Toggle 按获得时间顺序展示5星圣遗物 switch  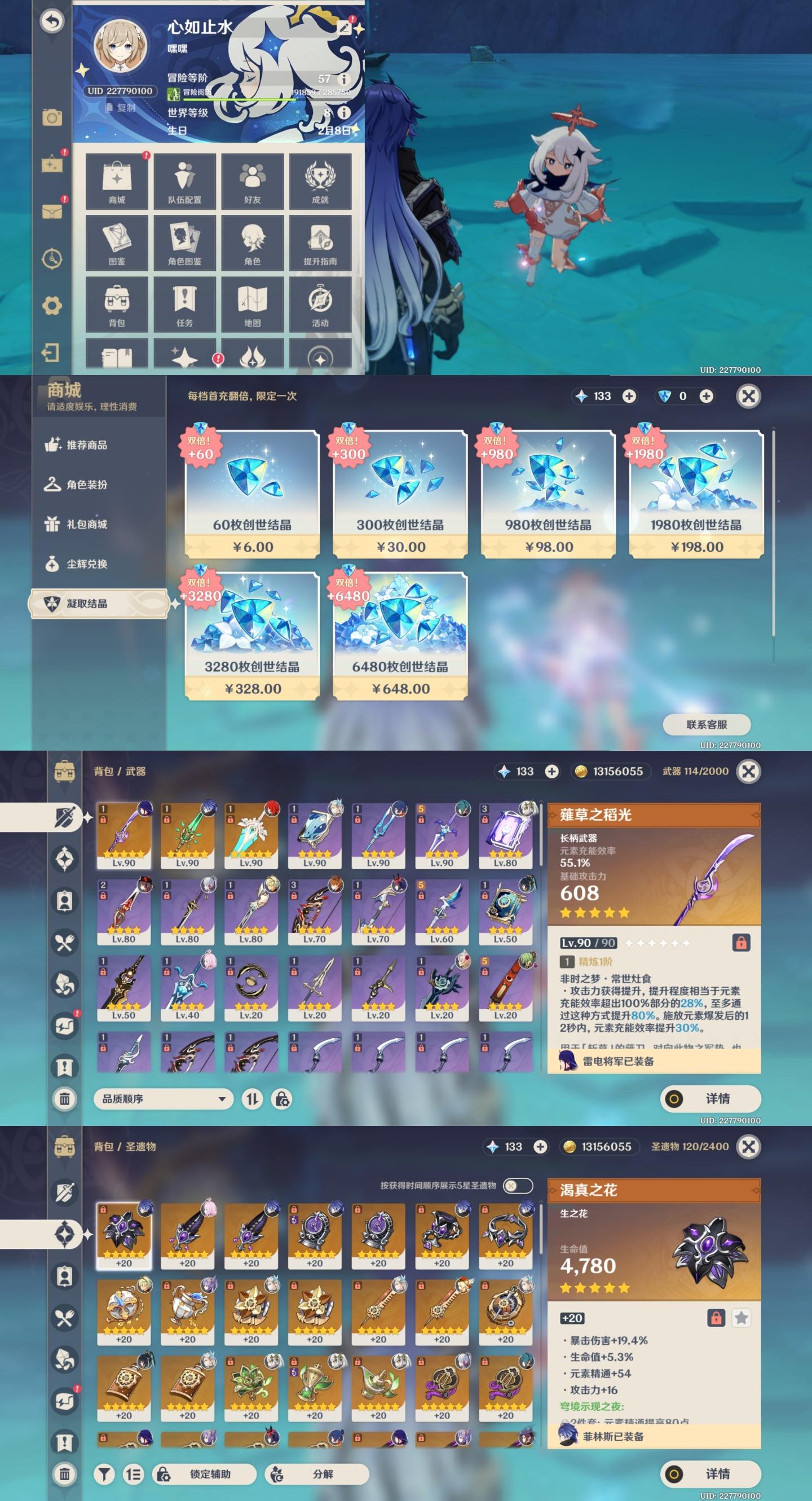(517, 1185)
